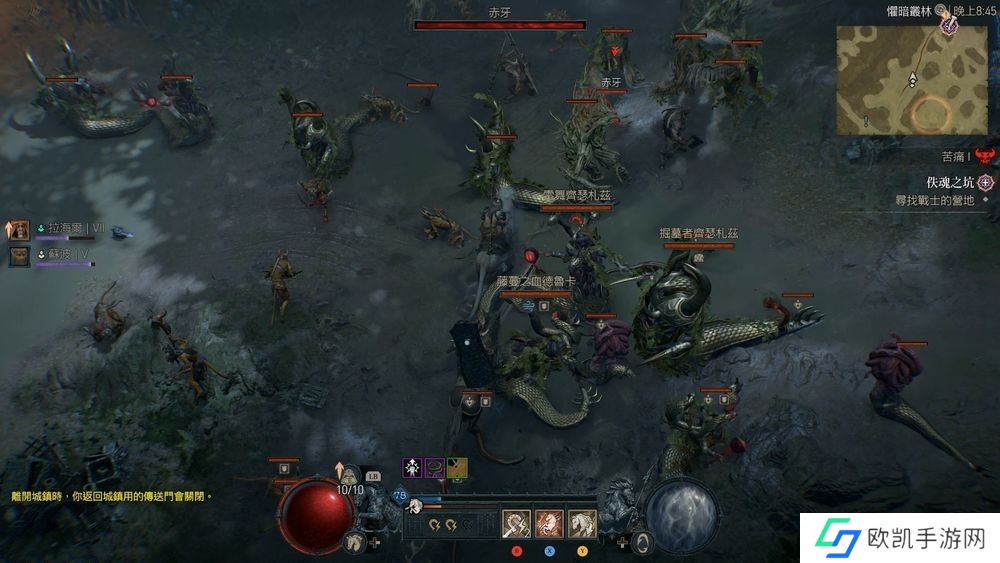Viewport: 1000px width, 563px height.
Task: Open the 伏魂之坑 quest tracker entry
Action: (950, 182)
